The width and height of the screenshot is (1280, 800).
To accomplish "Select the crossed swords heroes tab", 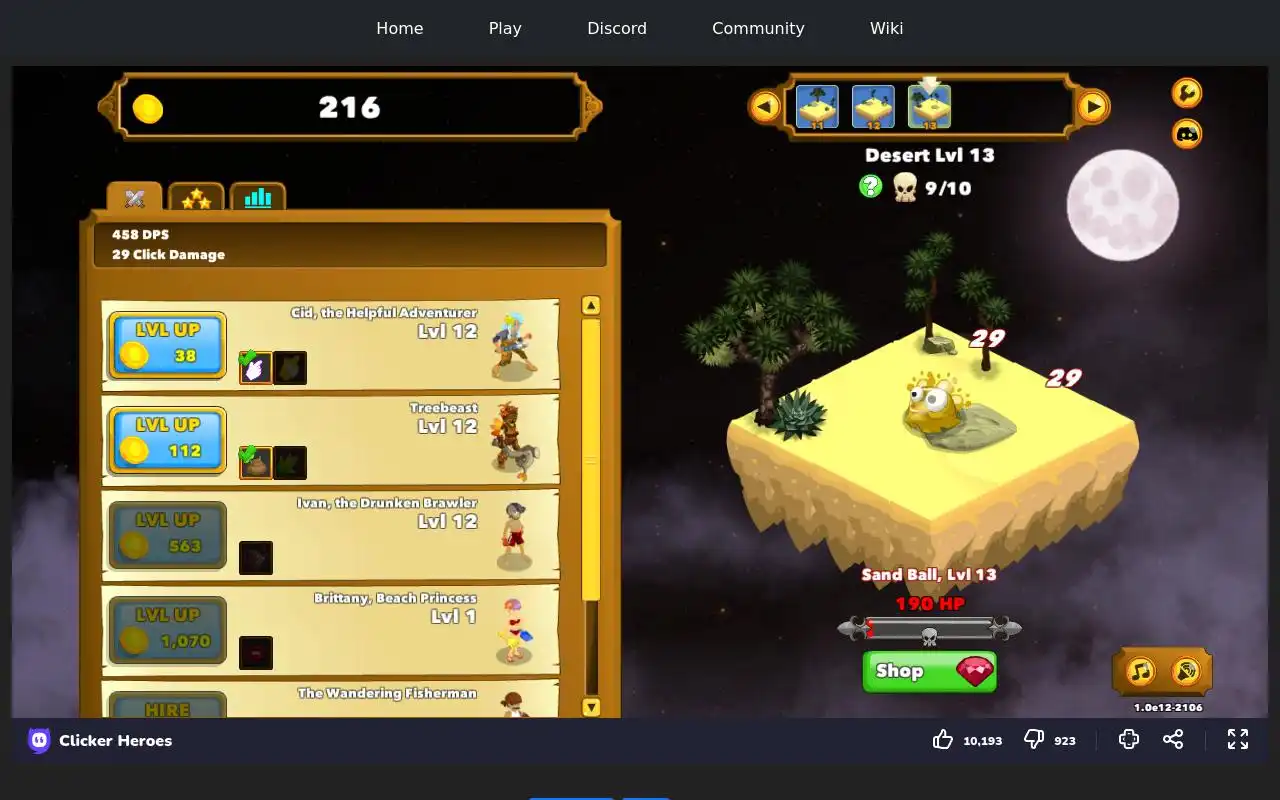I will [135, 198].
